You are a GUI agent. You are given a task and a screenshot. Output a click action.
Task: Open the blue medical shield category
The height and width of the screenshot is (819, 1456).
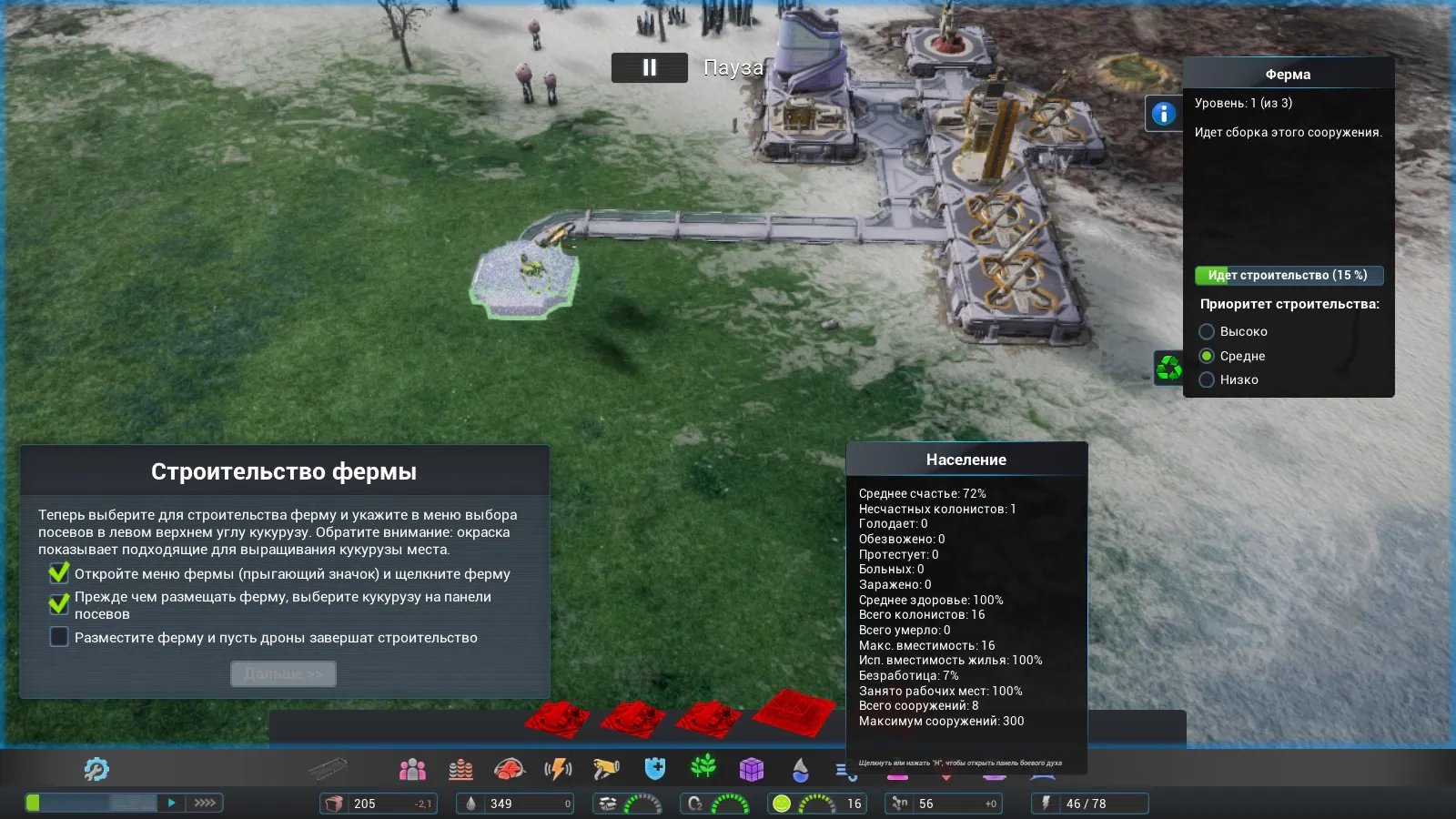pyautogui.click(x=655, y=770)
